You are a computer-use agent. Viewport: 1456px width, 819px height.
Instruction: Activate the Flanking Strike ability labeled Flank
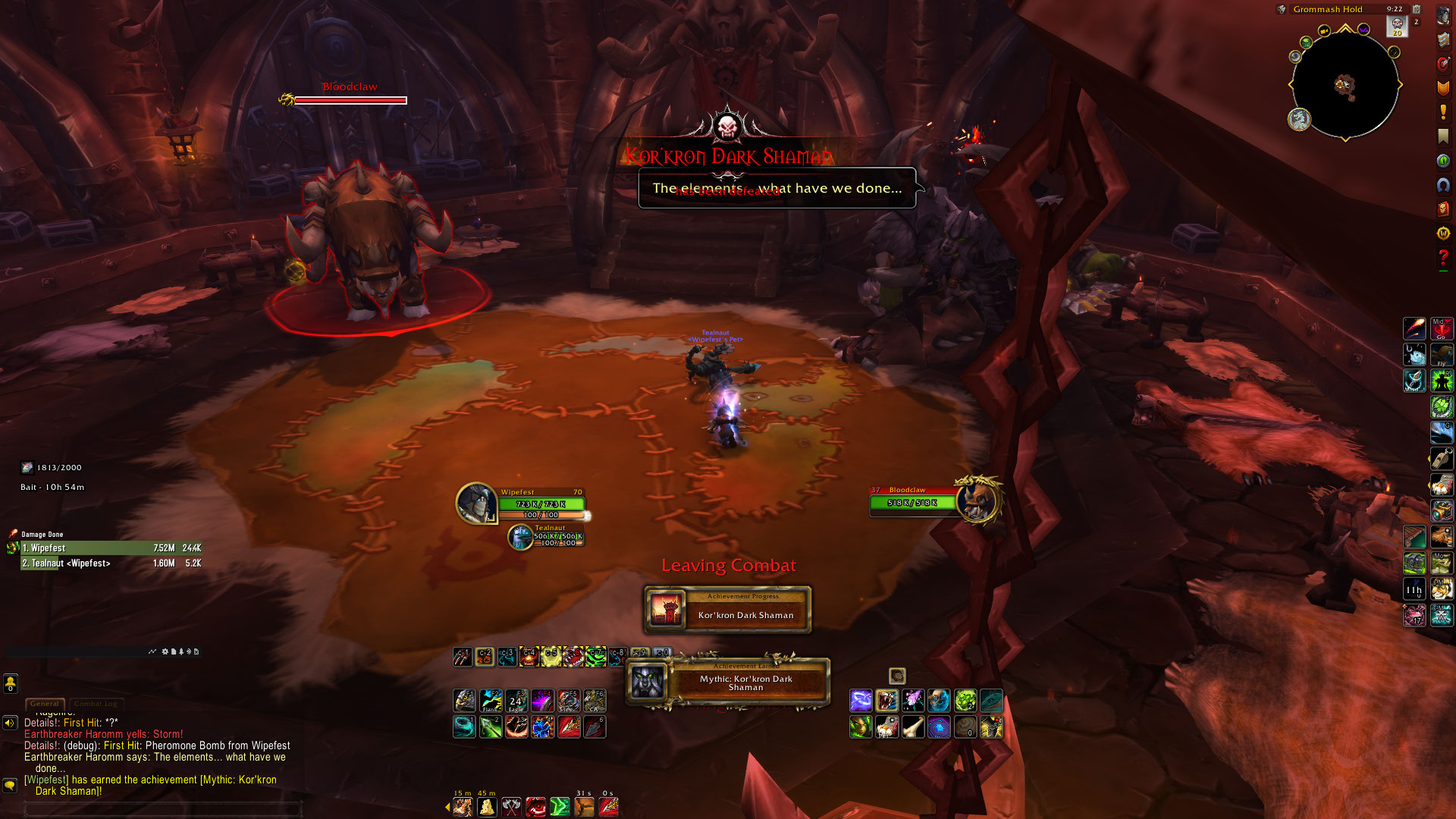point(491,701)
